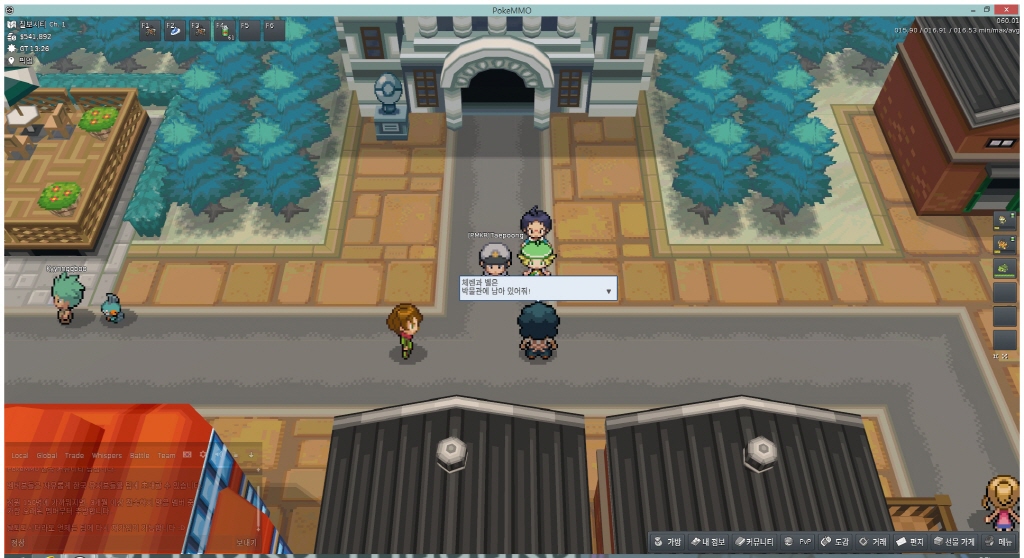The width and height of the screenshot is (1024, 558).
Task: Open the 도감 Pokédex
Action: [836, 541]
